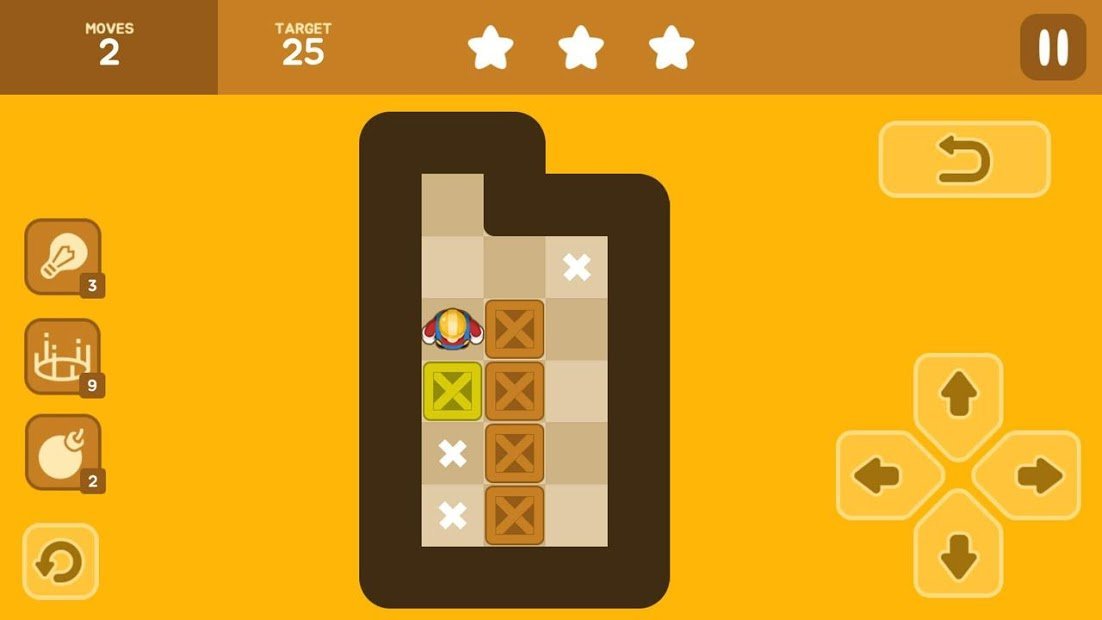The height and width of the screenshot is (620, 1102).
Task: Use the lightbulb hint power-up
Action: pyautogui.click(x=63, y=256)
